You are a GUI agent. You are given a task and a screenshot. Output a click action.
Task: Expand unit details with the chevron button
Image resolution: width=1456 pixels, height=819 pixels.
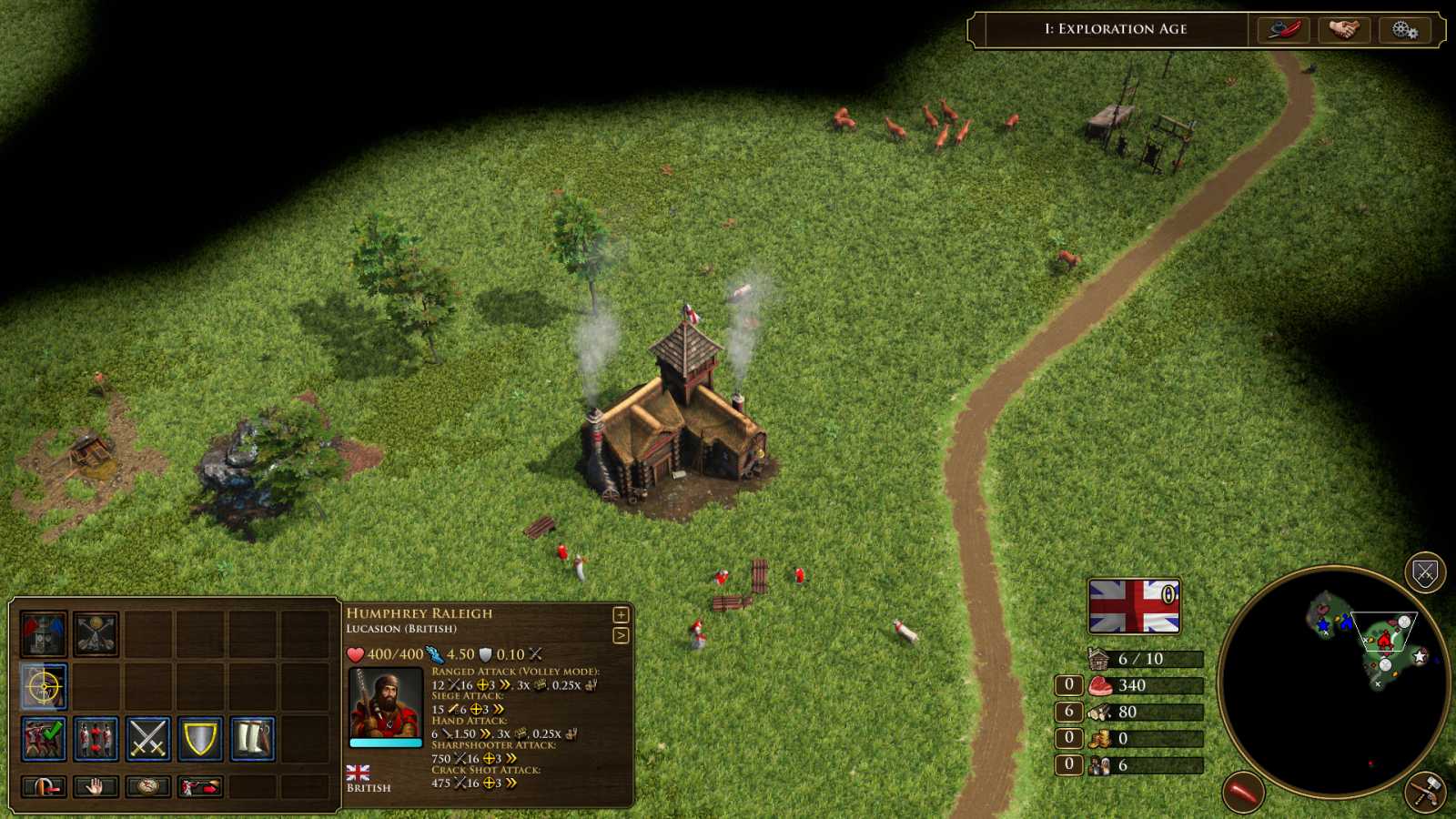pyautogui.click(x=622, y=635)
